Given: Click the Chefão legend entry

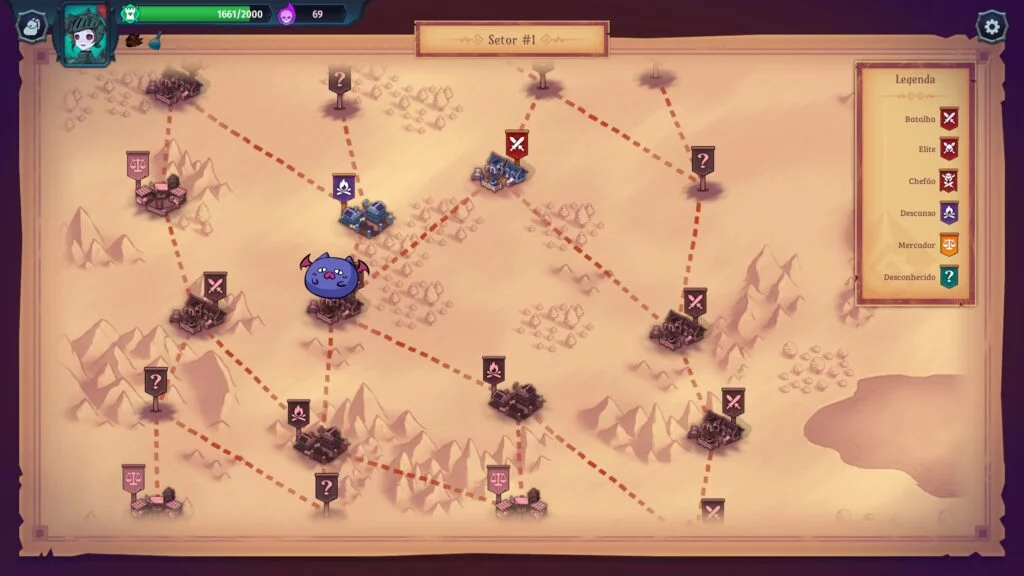Looking at the screenshot, I should pos(949,181).
